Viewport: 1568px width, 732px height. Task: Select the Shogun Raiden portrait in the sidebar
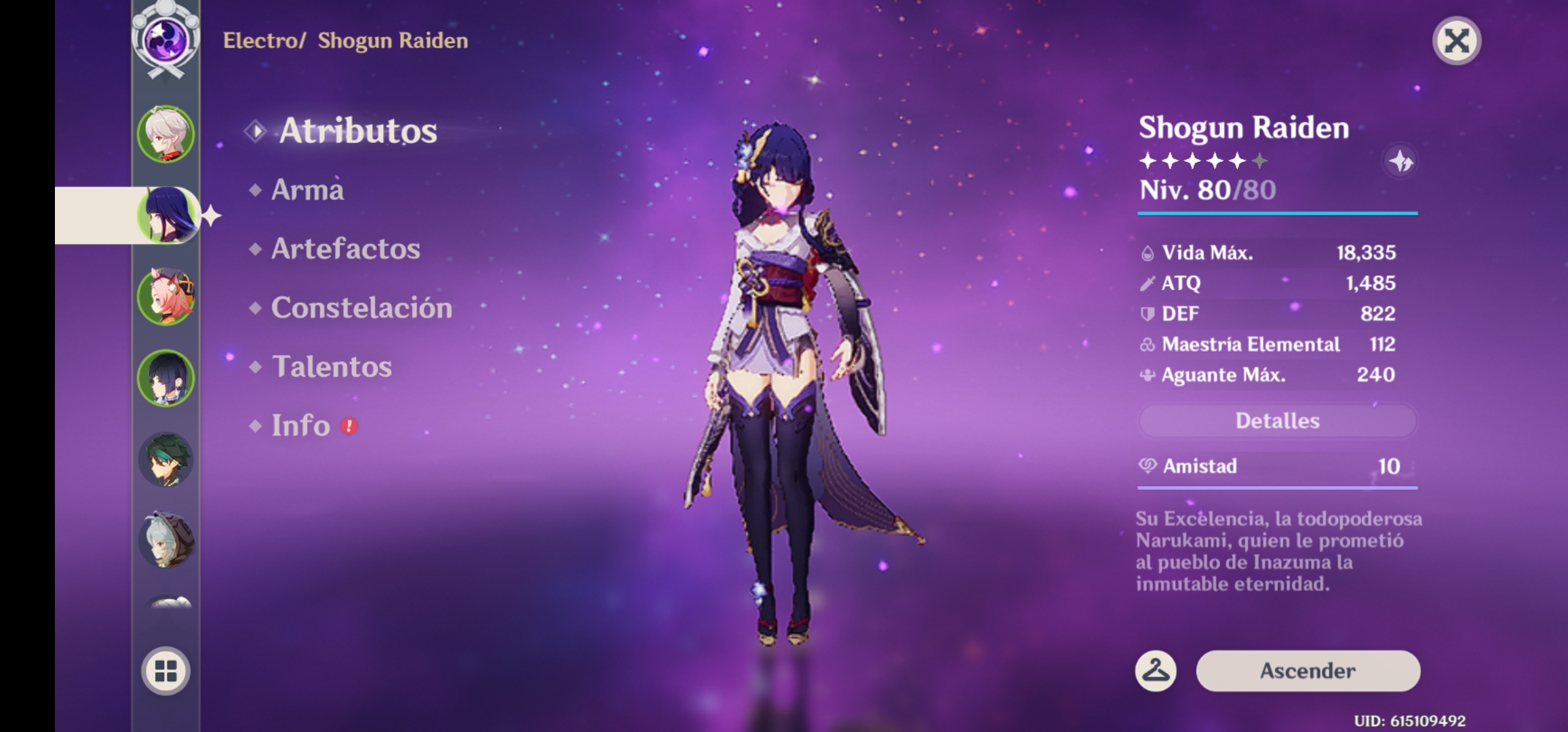[x=166, y=216]
